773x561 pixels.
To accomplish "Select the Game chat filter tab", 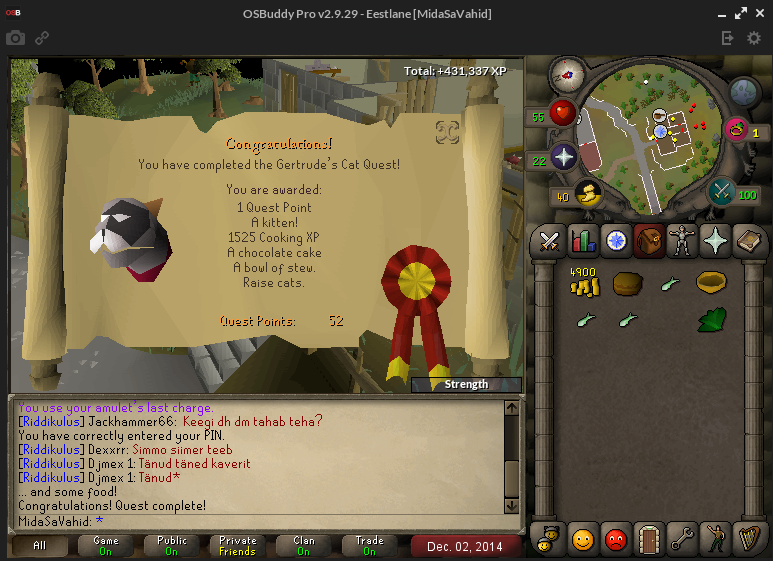I will pyautogui.click(x=106, y=546).
